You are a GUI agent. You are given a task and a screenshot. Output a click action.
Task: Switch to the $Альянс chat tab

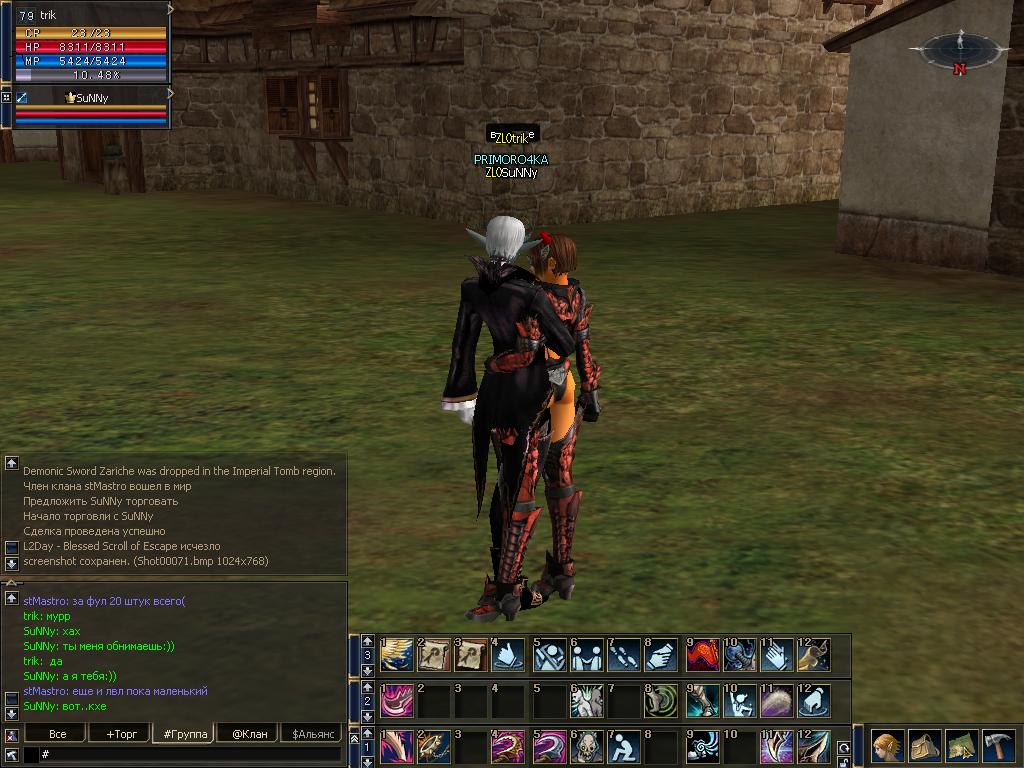tap(312, 734)
